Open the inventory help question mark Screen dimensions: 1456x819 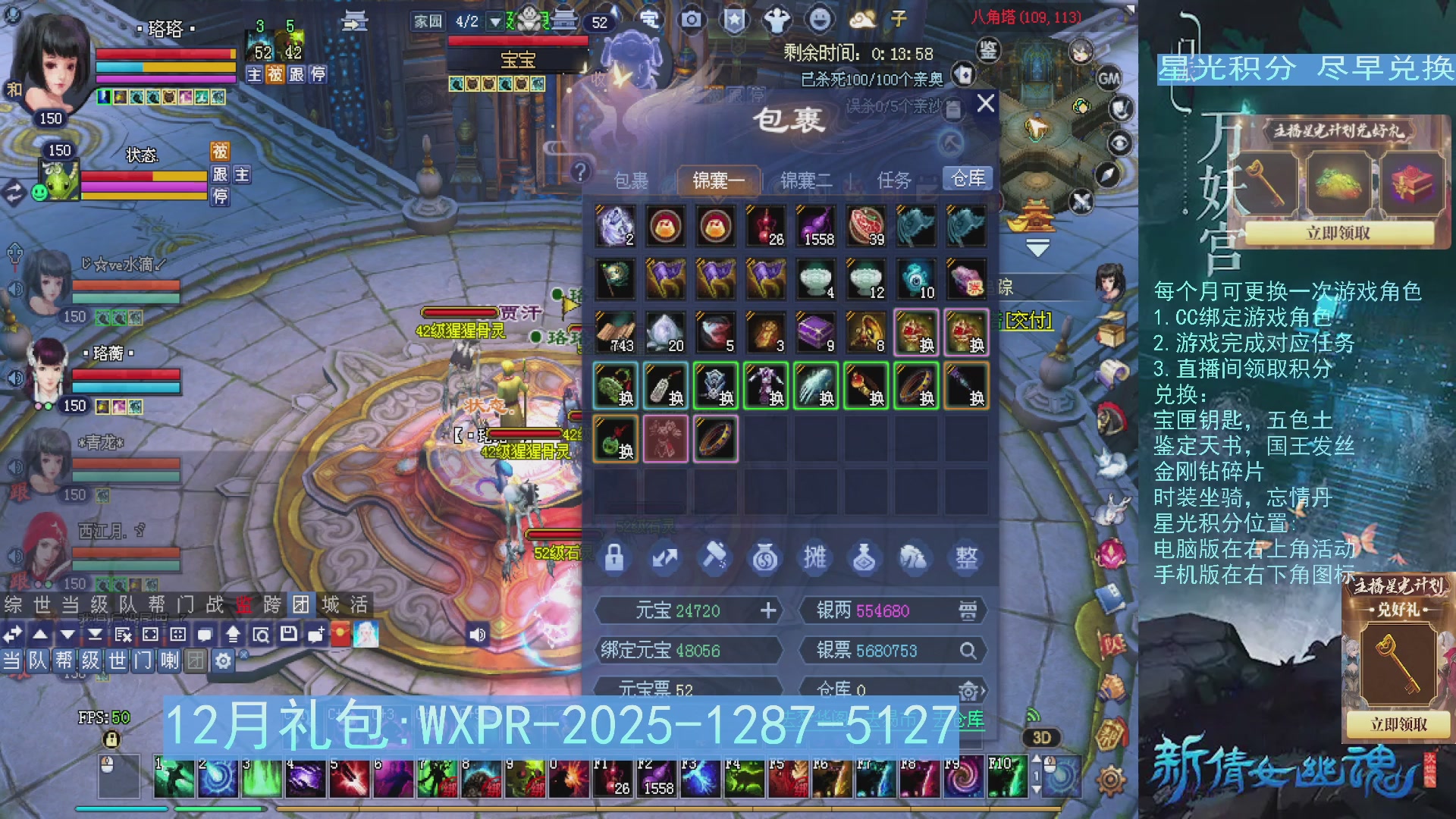coord(580,172)
